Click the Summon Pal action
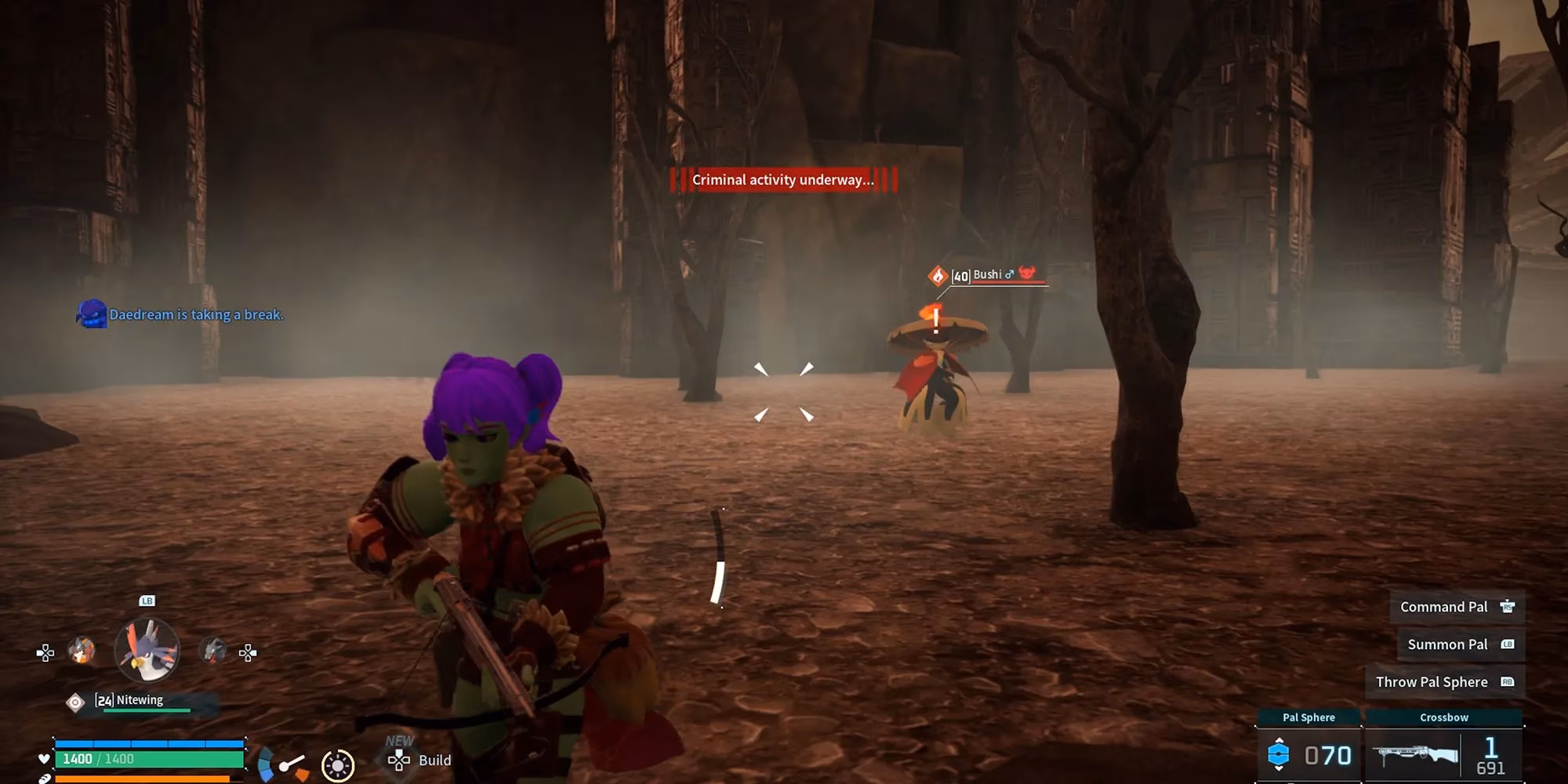This screenshot has width=1568, height=784. (x=1460, y=644)
